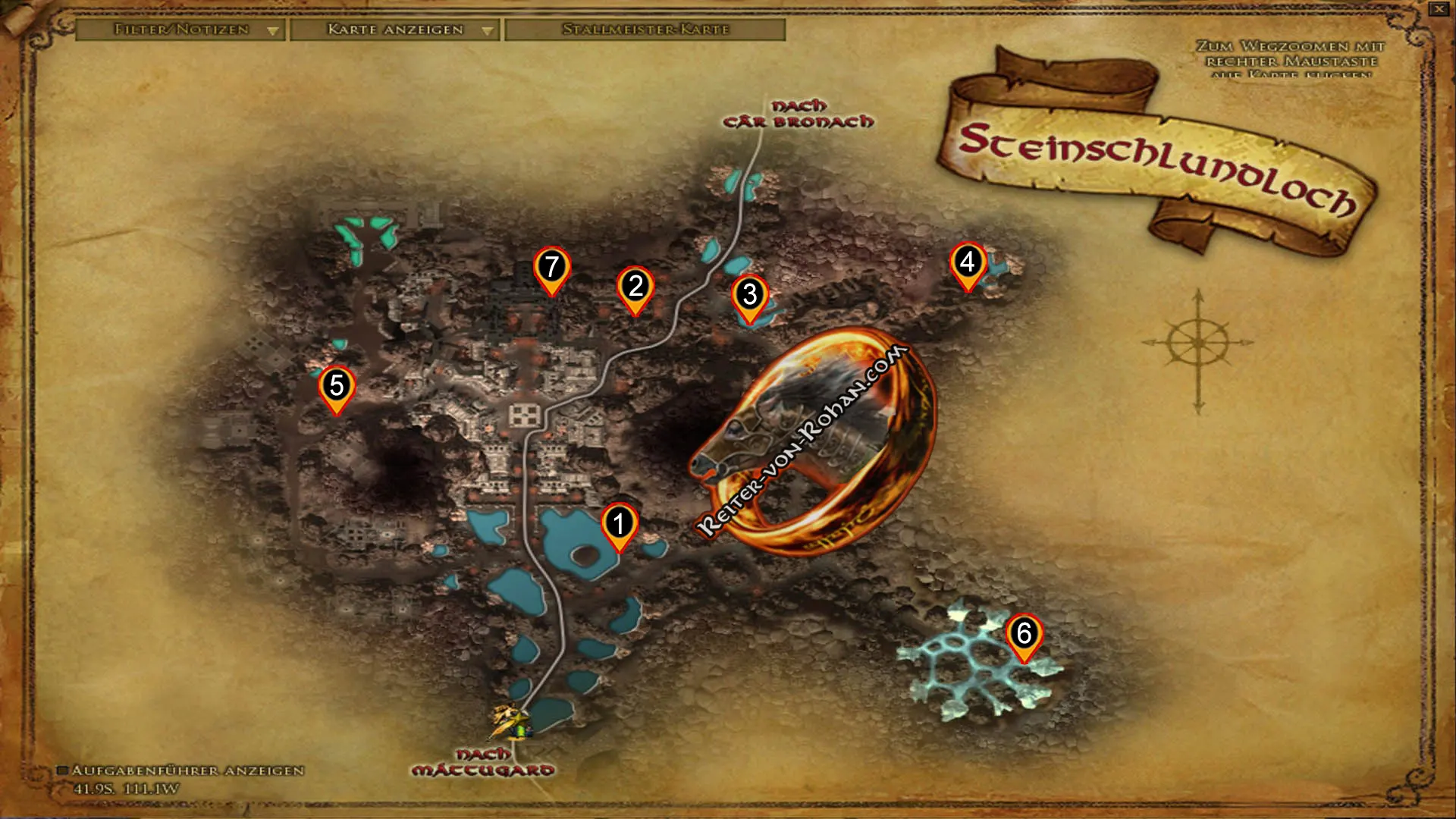Open the Filter/Notizen menu

click(x=180, y=31)
